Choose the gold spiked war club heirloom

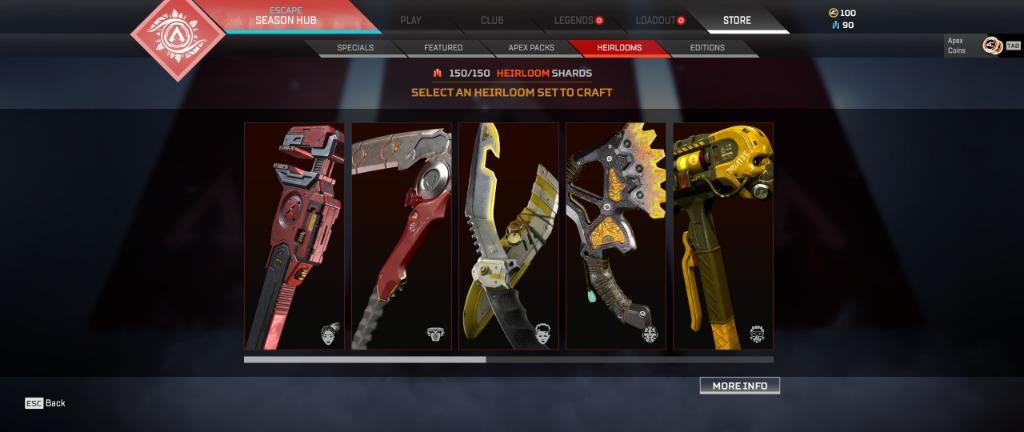click(x=615, y=236)
